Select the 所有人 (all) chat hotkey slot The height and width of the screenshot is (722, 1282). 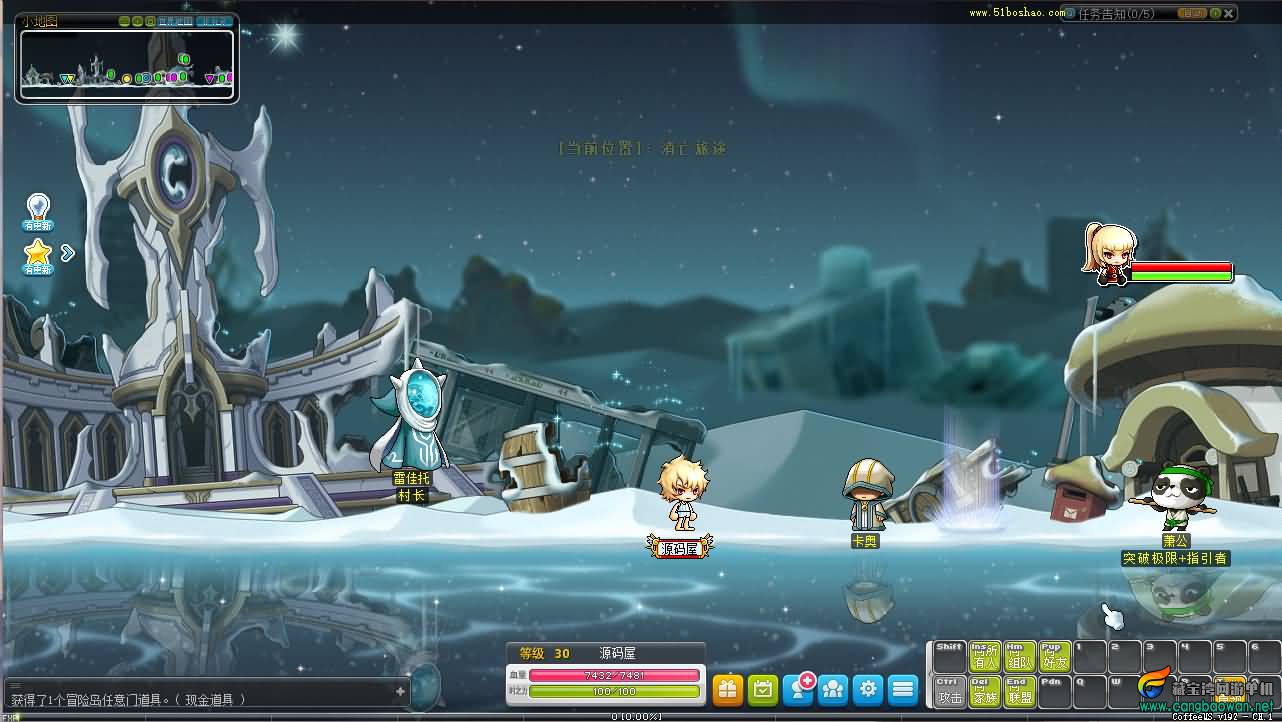coord(985,656)
